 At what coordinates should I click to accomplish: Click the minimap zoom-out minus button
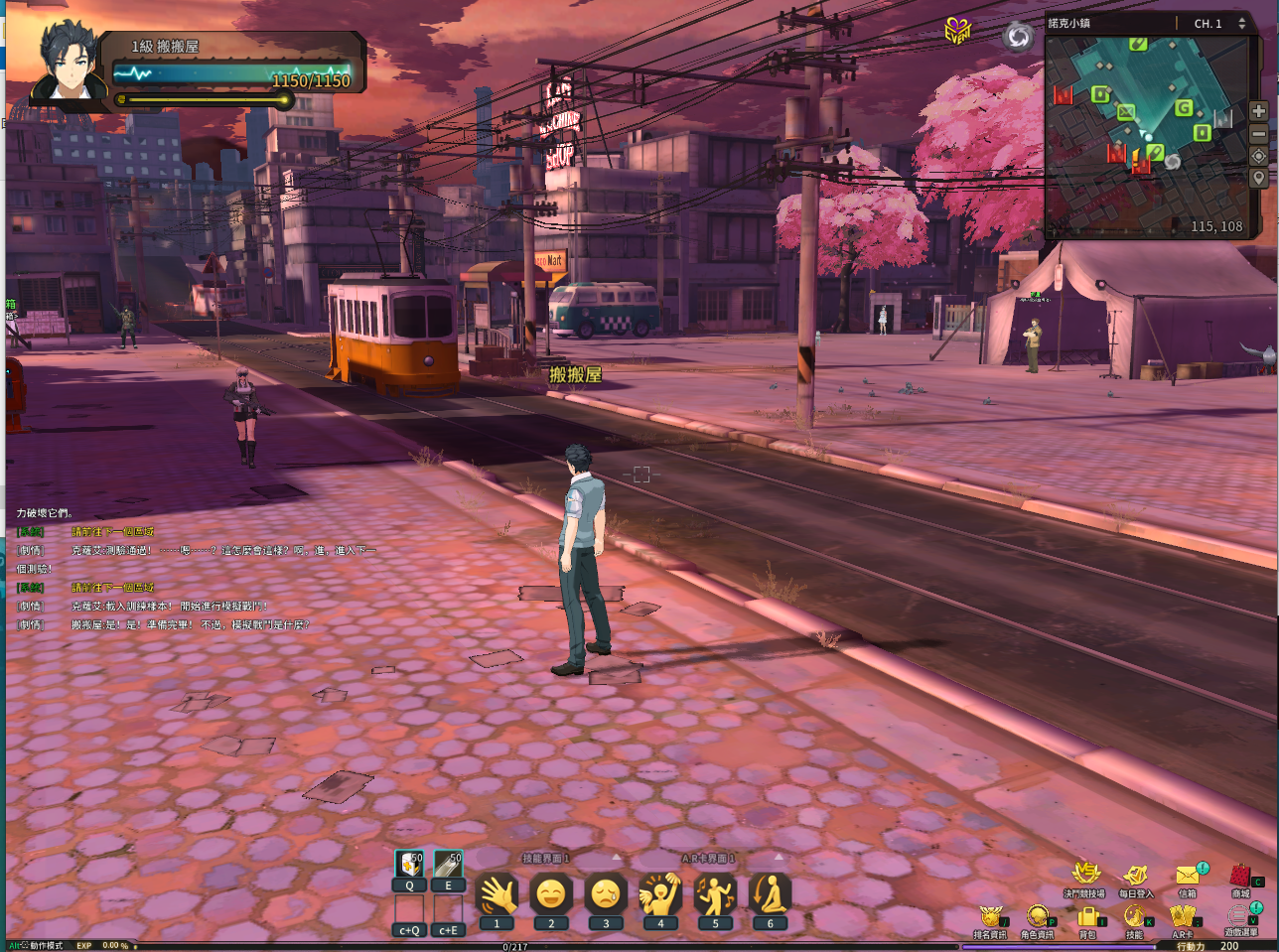click(x=1258, y=134)
